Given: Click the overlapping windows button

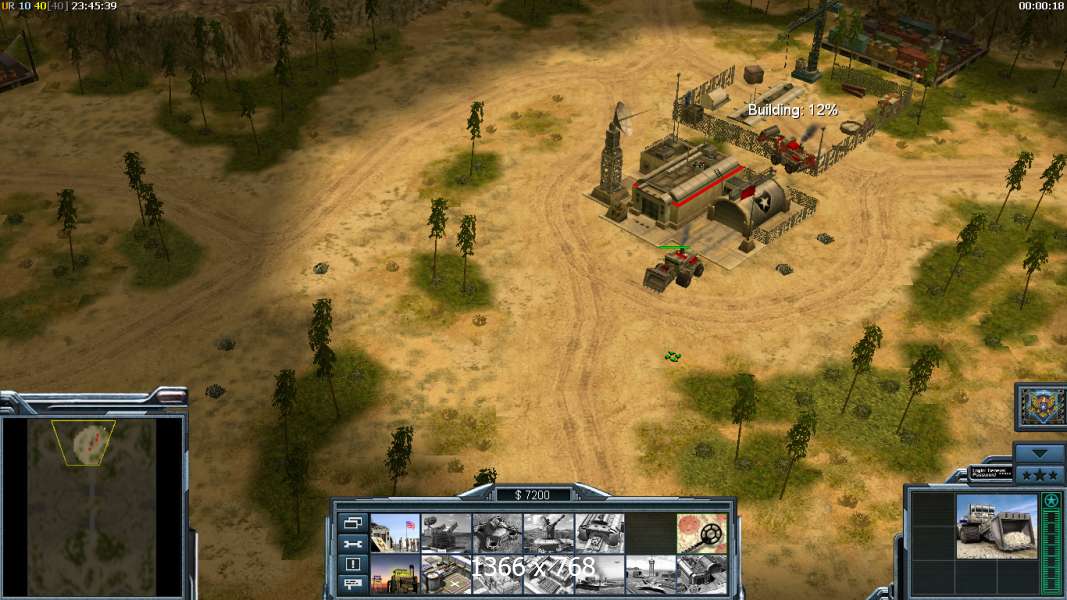Looking at the screenshot, I should coord(352,523).
